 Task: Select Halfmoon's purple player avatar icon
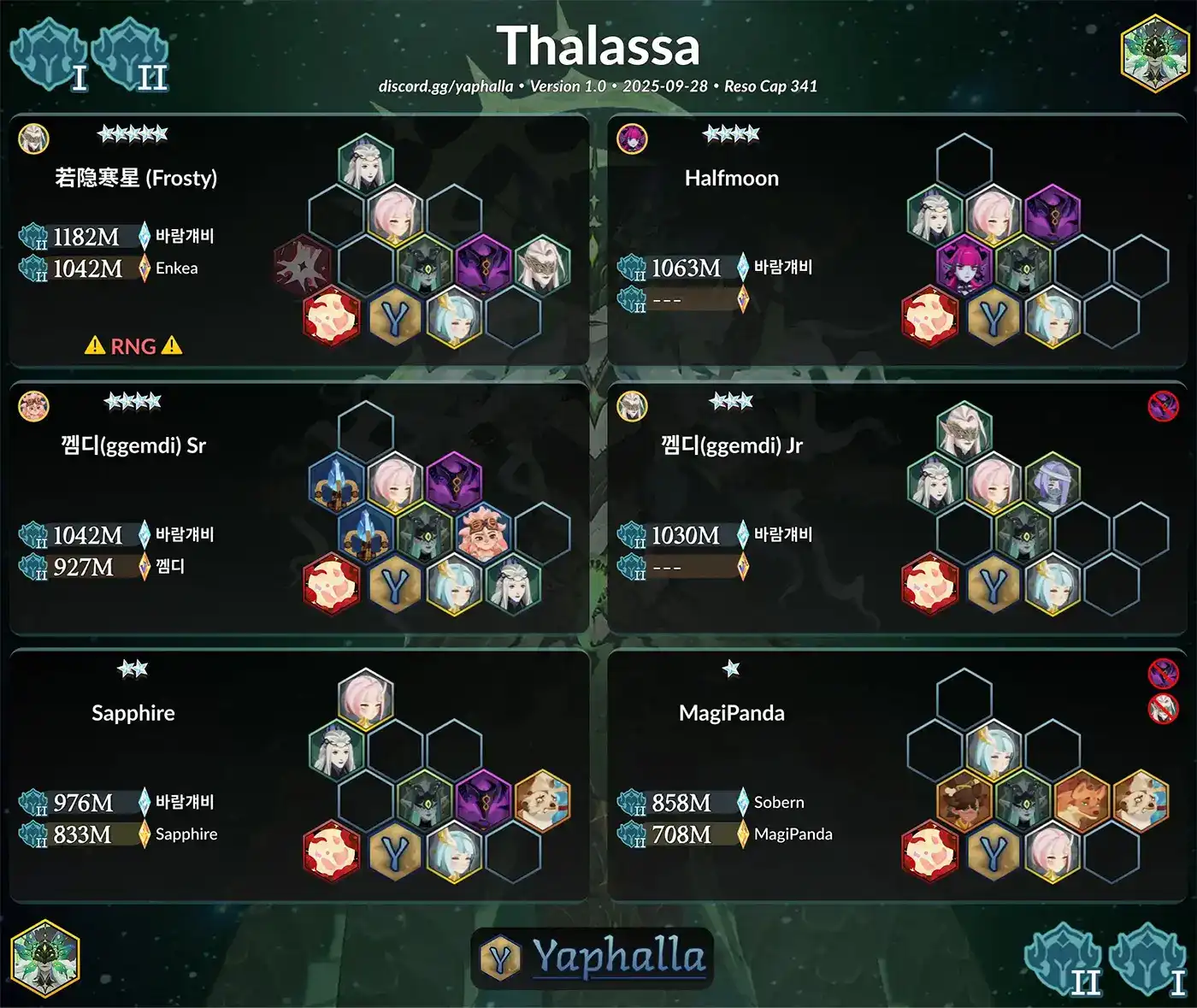633,139
